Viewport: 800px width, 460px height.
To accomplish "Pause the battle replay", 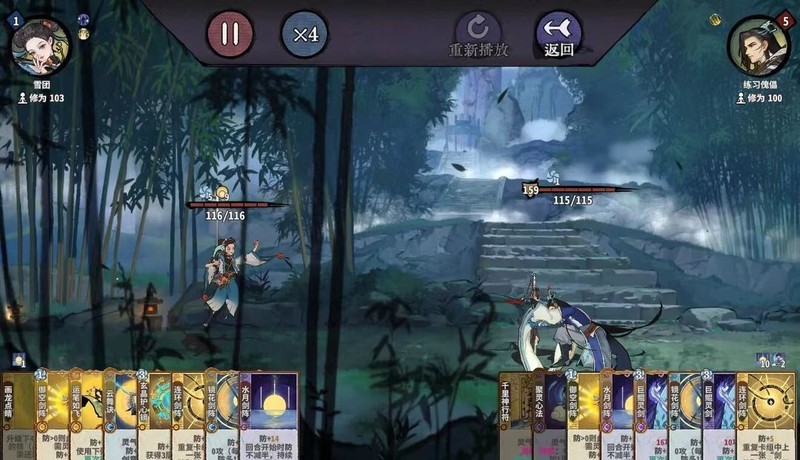I will pos(230,34).
